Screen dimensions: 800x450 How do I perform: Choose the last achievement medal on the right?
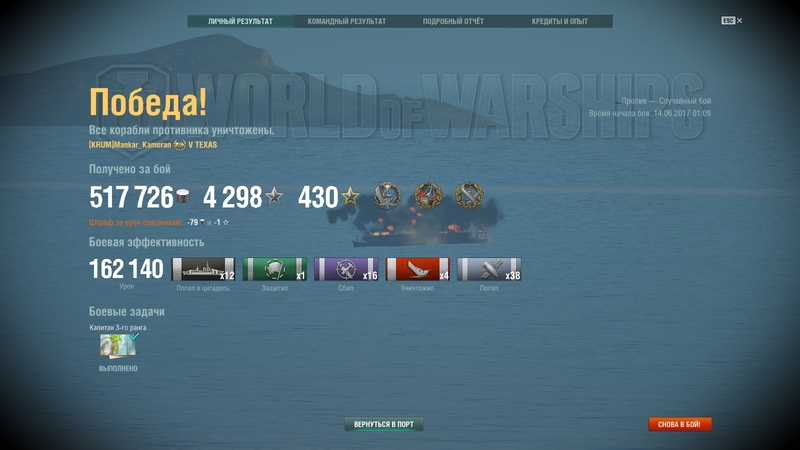[x=469, y=196]
